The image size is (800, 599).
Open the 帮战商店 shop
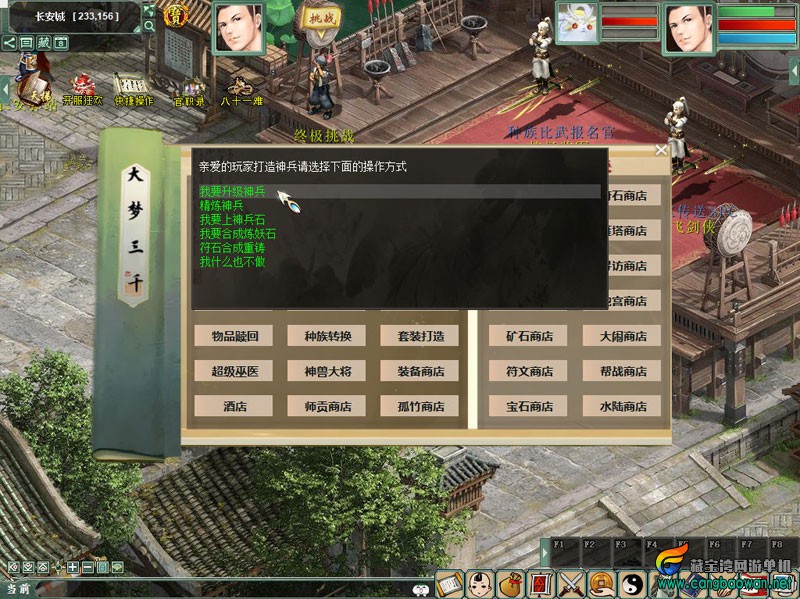622,371
